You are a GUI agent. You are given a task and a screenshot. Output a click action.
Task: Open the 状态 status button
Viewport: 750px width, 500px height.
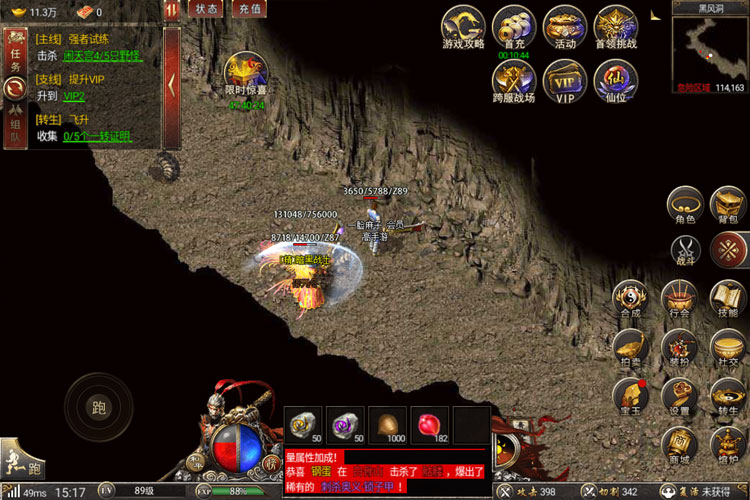(x=205, y=9)
